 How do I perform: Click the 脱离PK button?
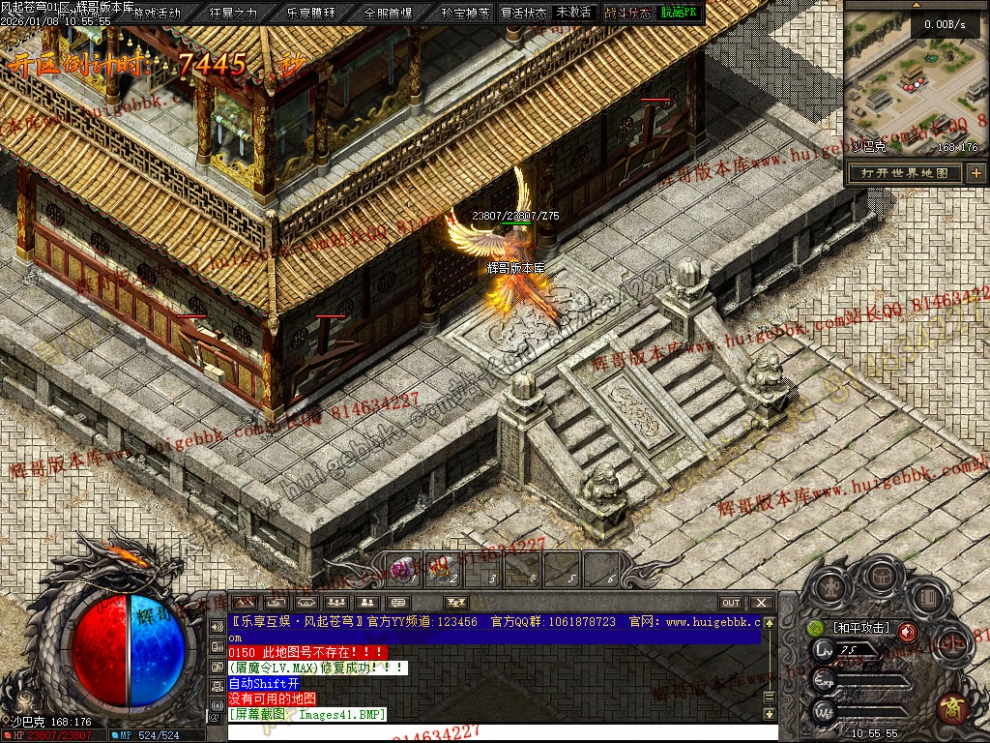click(x=680, y=13)
